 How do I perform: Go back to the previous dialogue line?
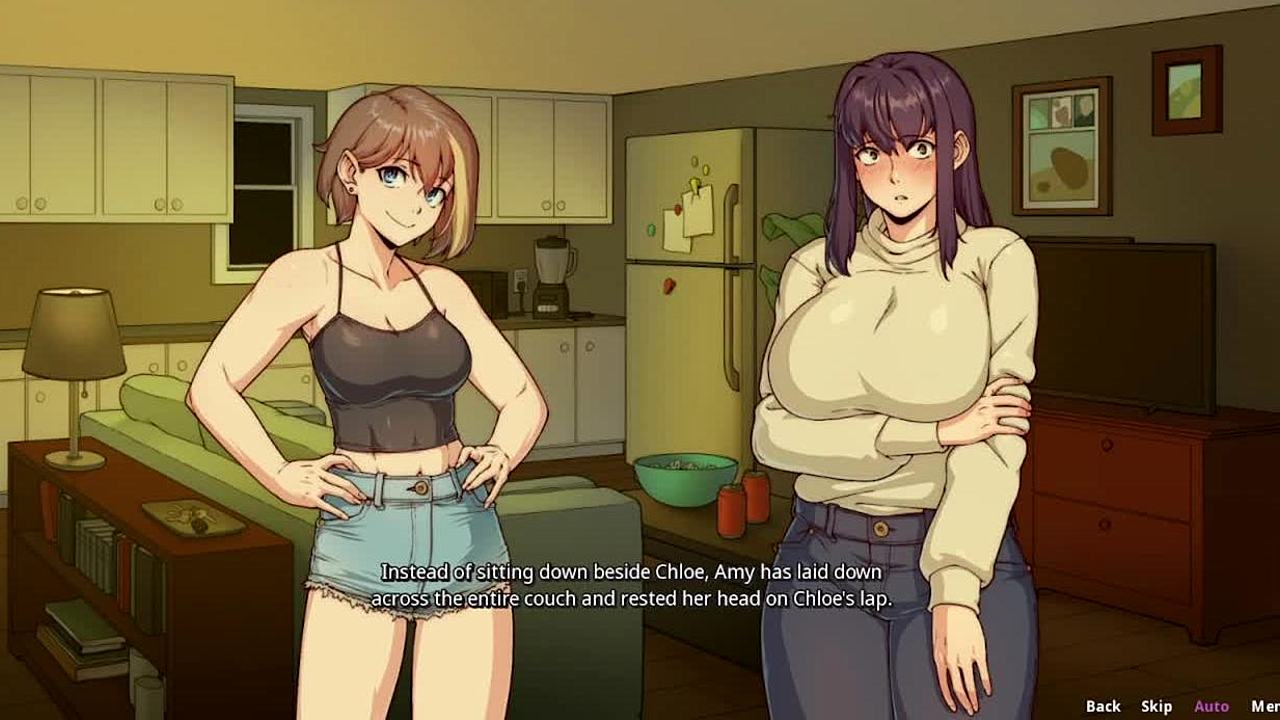tap(1103, 706)
